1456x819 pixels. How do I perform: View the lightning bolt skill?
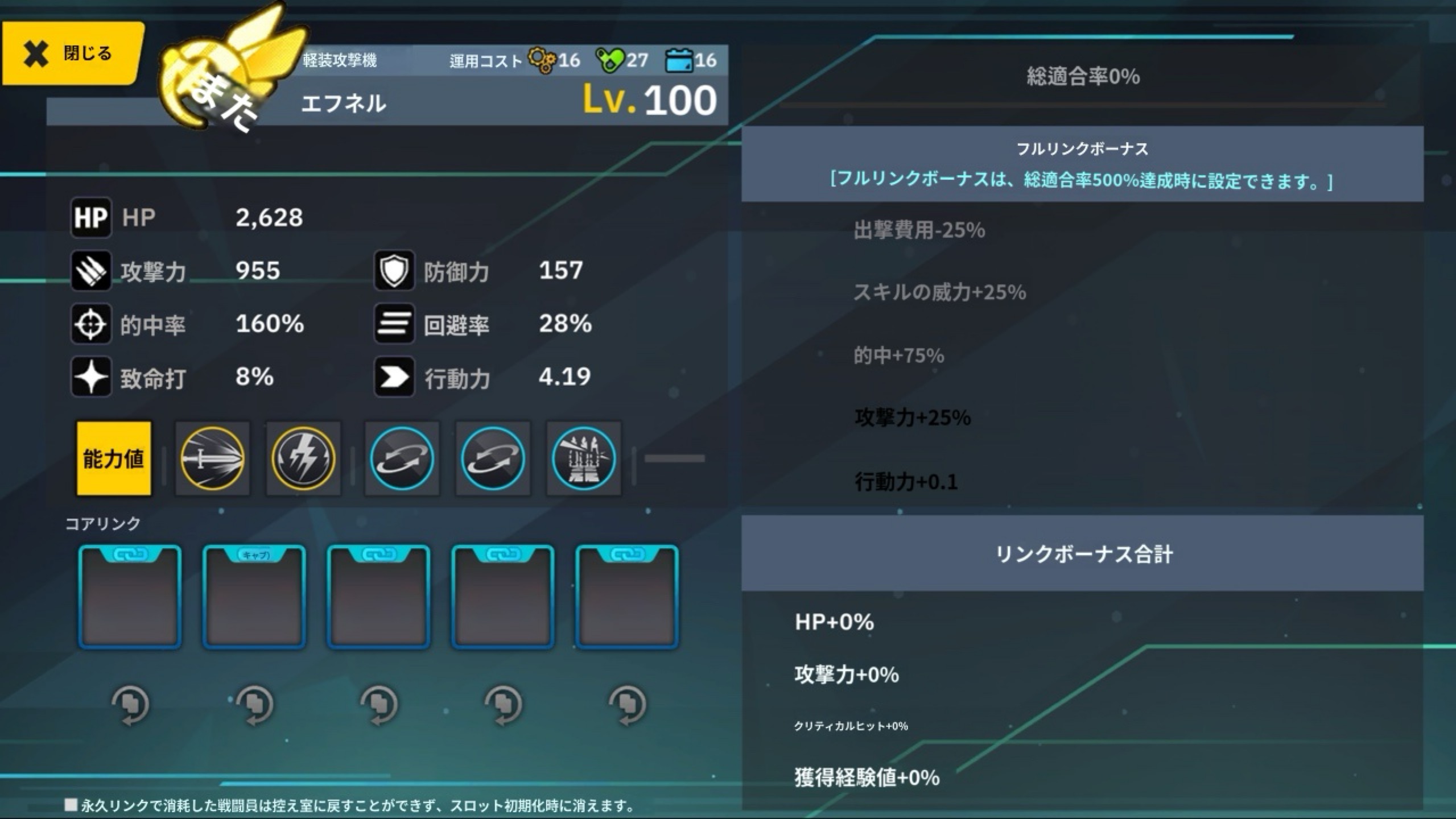click(303, 458)
